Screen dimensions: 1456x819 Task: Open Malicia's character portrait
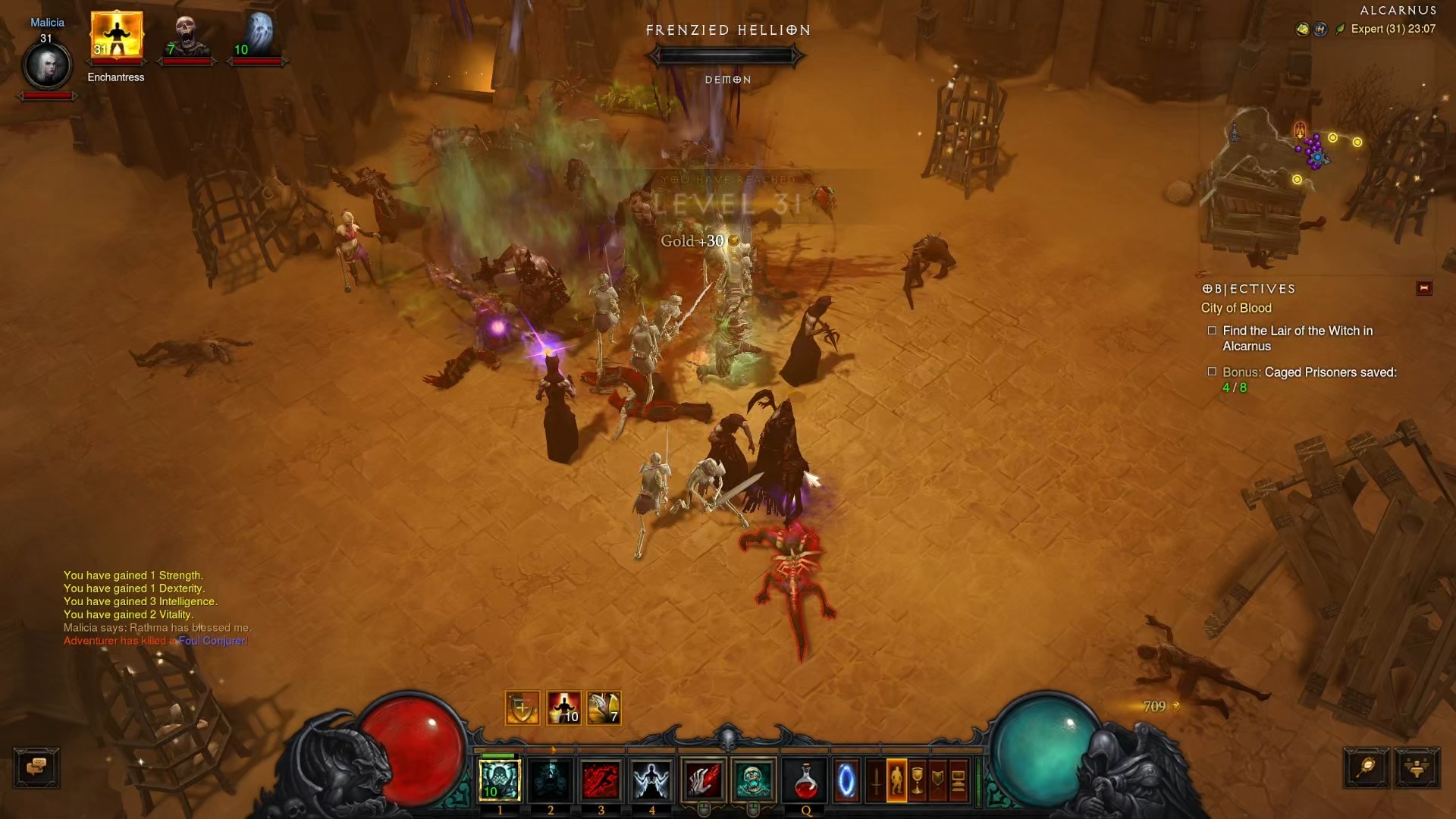[x=47, y=66]
